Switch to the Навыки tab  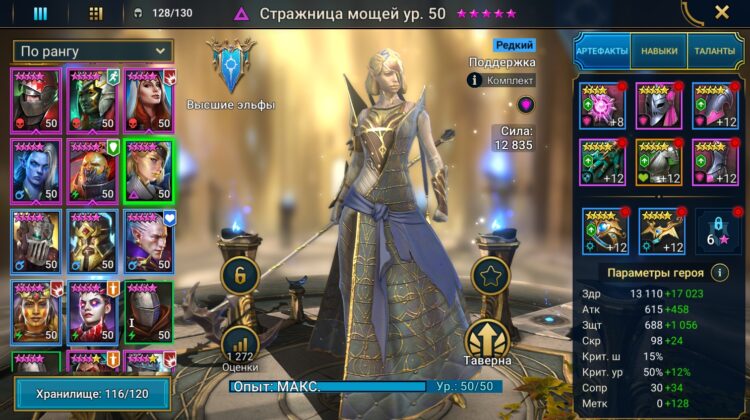[659, 50]
